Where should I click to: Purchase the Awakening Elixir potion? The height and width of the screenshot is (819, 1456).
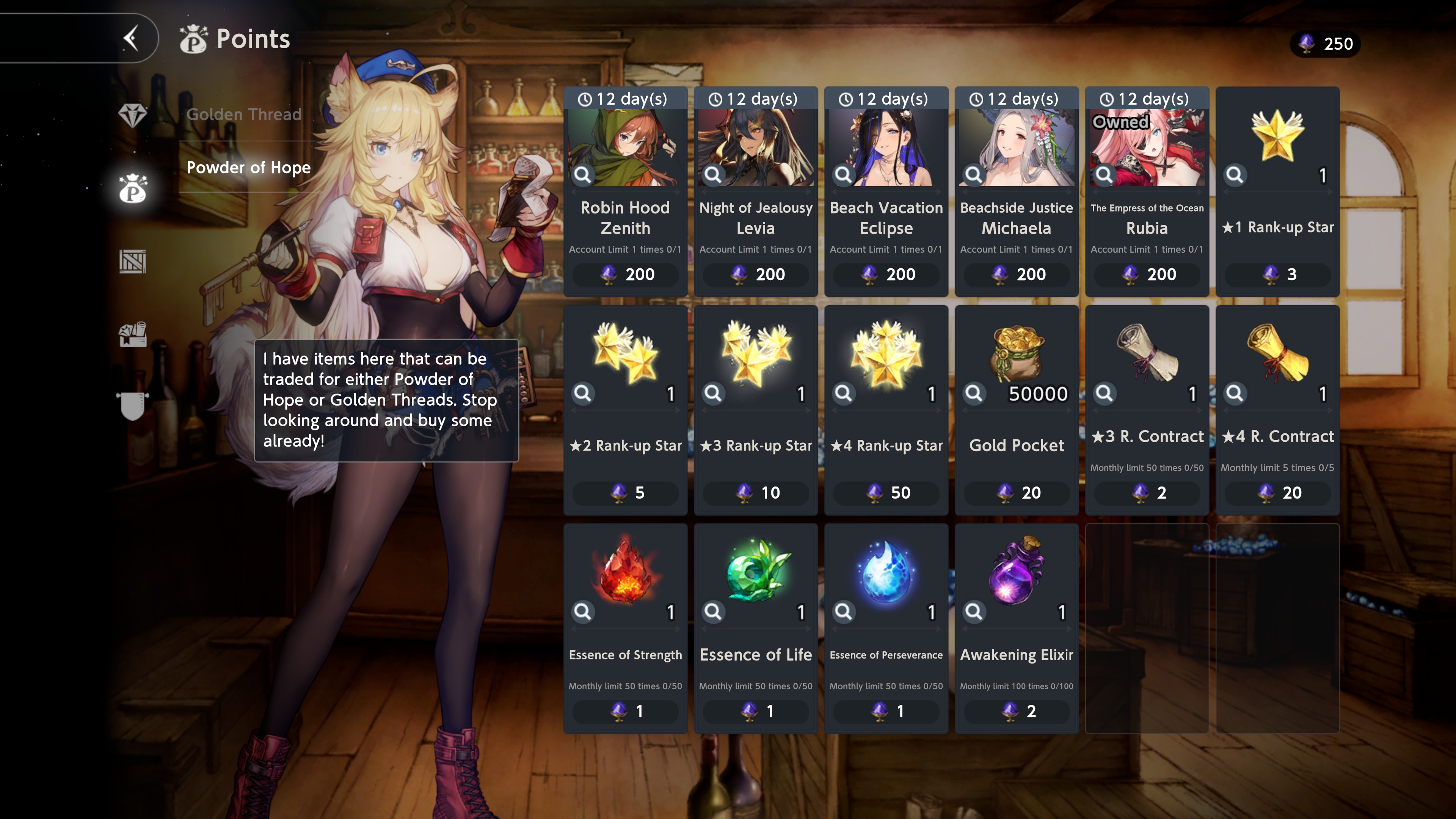1016,711
